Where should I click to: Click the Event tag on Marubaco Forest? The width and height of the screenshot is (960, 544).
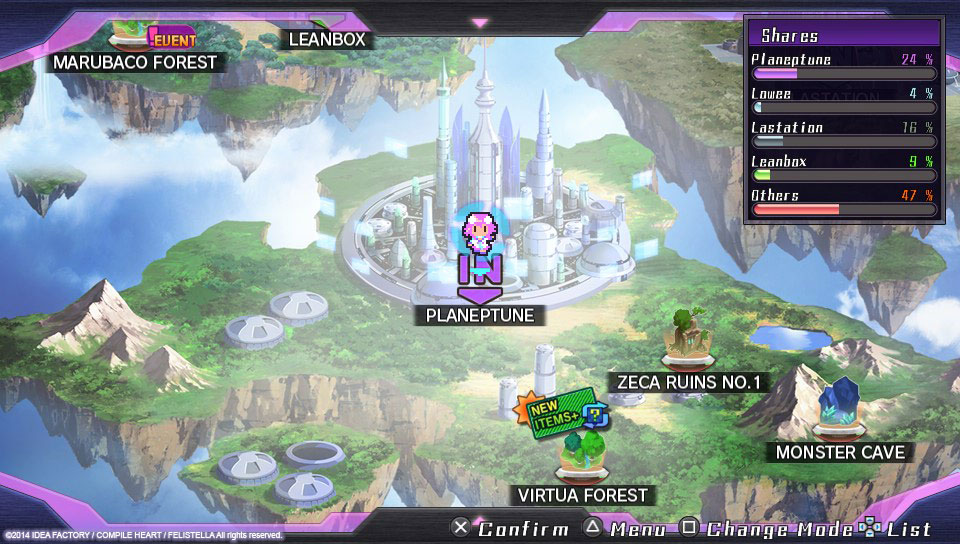point(172,40)
